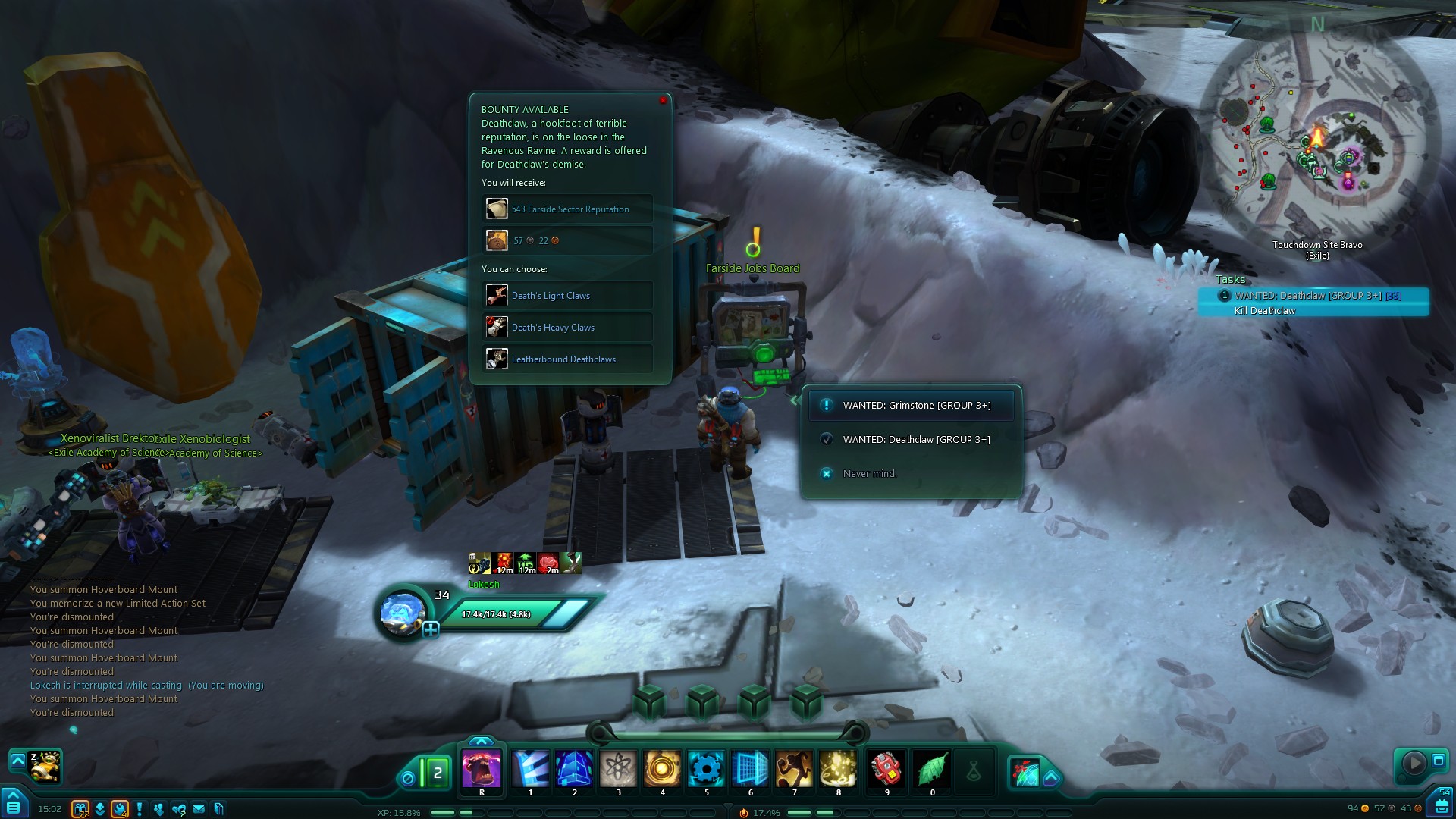Pick the Leatherbound Deathclaws reward
1456x819 pixels.
tap(567, 359)
